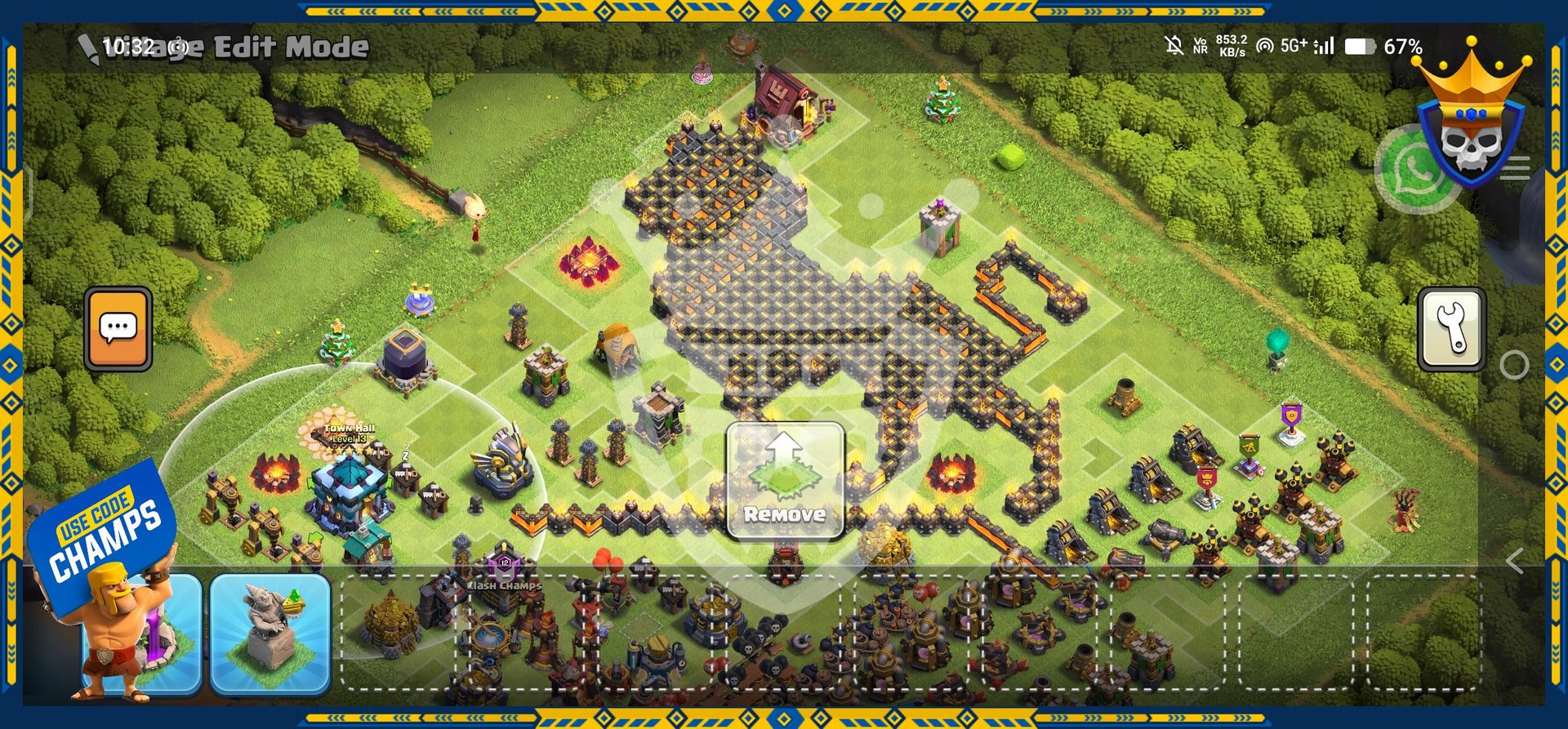Tap the Android back arrow

click(x=1515, y=561)
